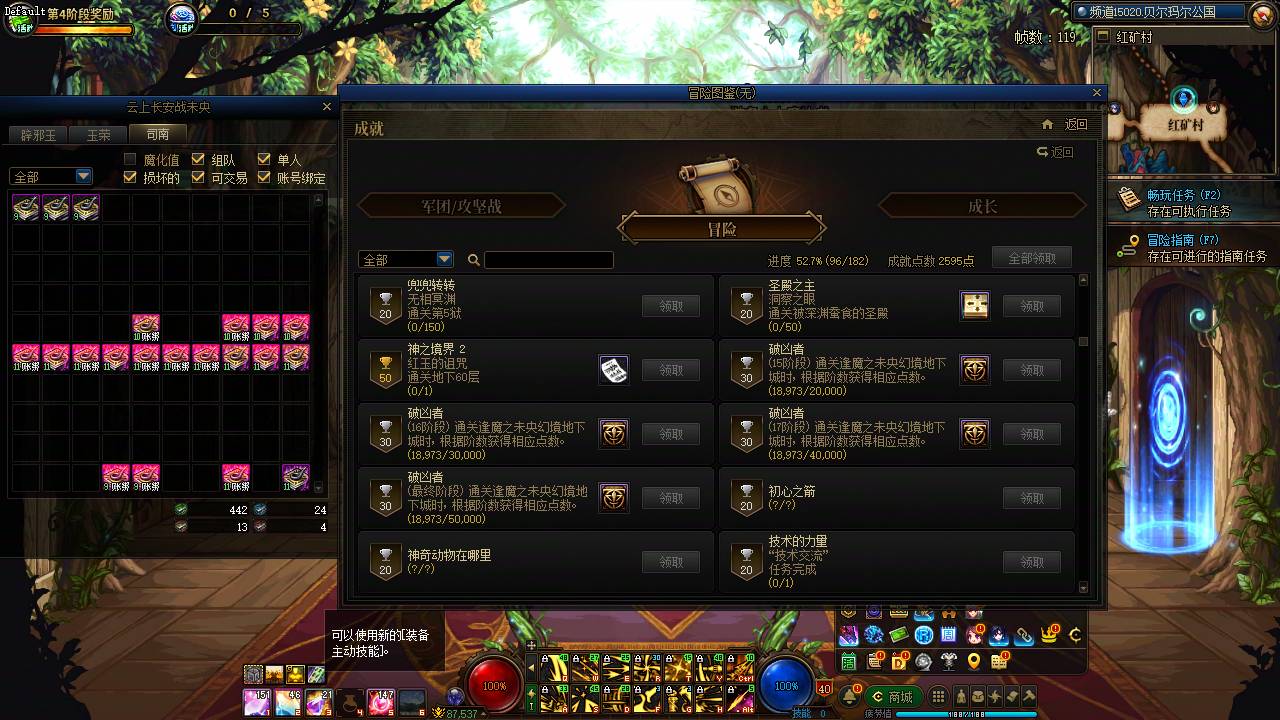Open the 全部 dropdown in the item panel
This screenshot has width=1280, height=720.
pos(50,176)
